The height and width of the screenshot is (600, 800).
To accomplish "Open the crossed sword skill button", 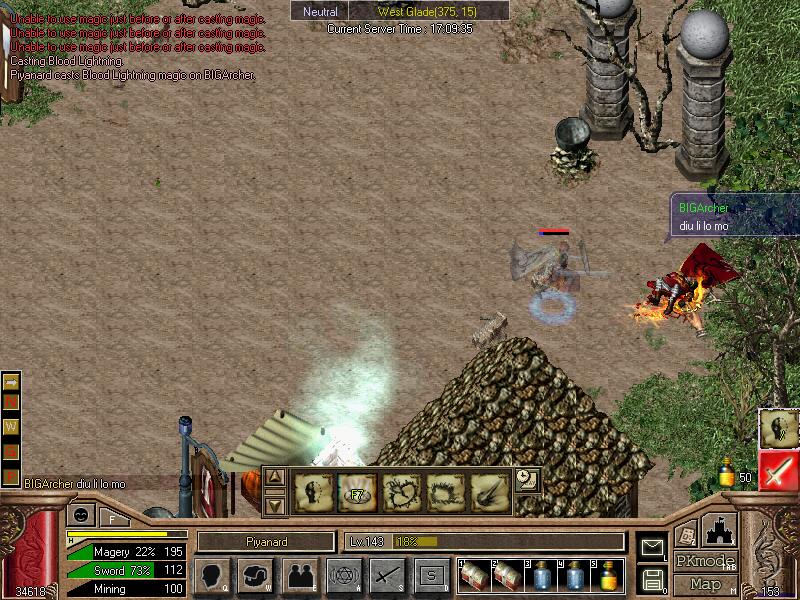I will (388, 576).
